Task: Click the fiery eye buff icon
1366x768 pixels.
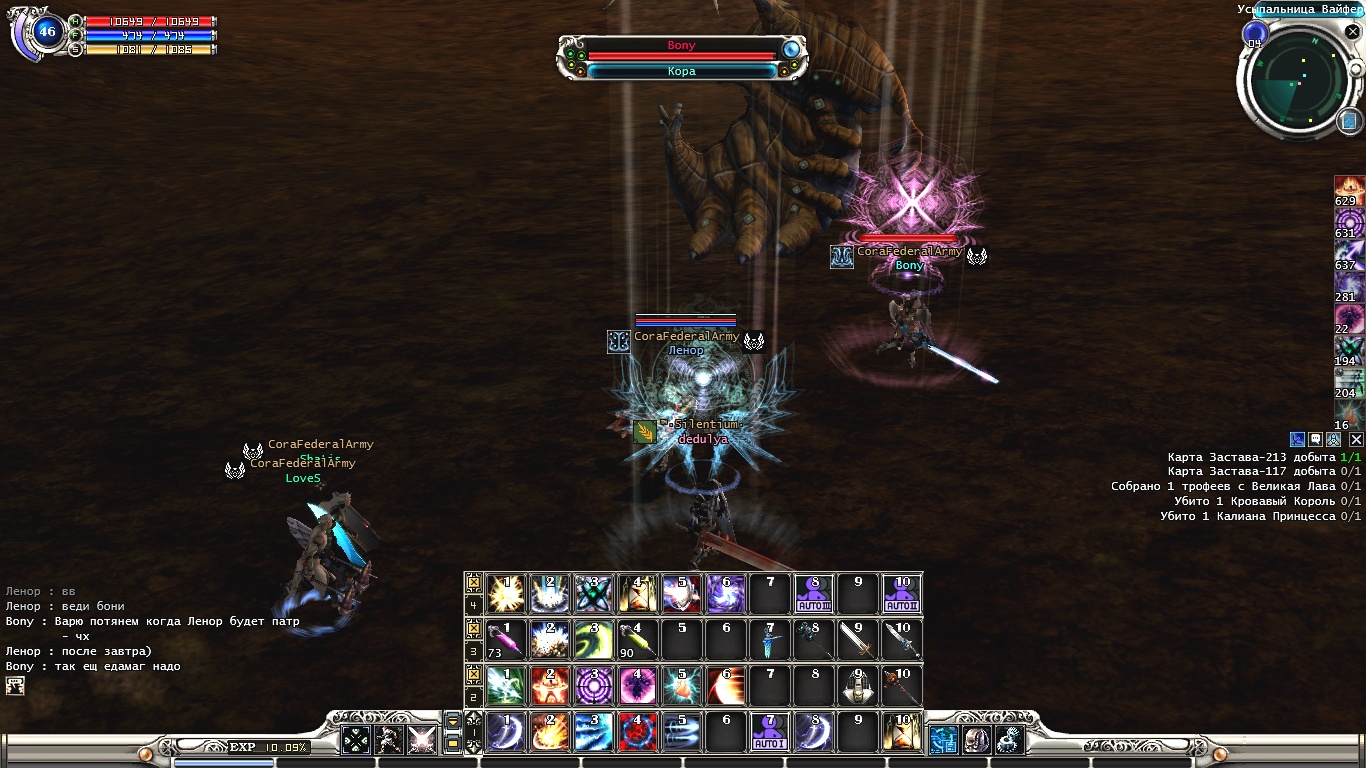Action: point(1348,186)
